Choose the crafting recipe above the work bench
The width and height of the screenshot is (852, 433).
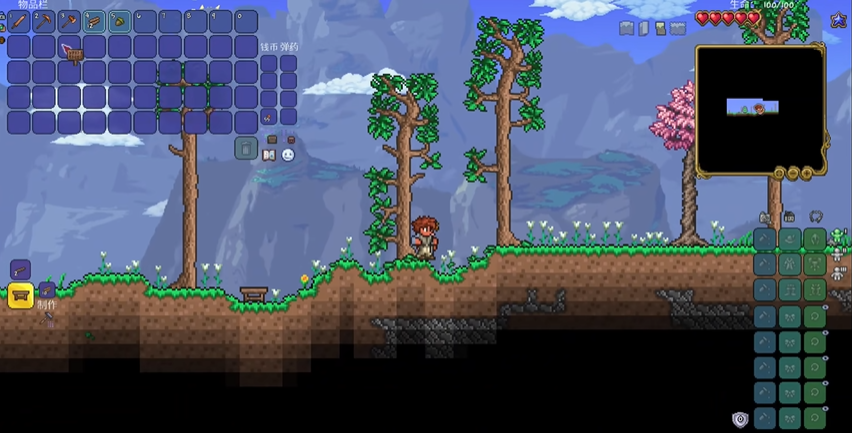(x=20, y=269)
